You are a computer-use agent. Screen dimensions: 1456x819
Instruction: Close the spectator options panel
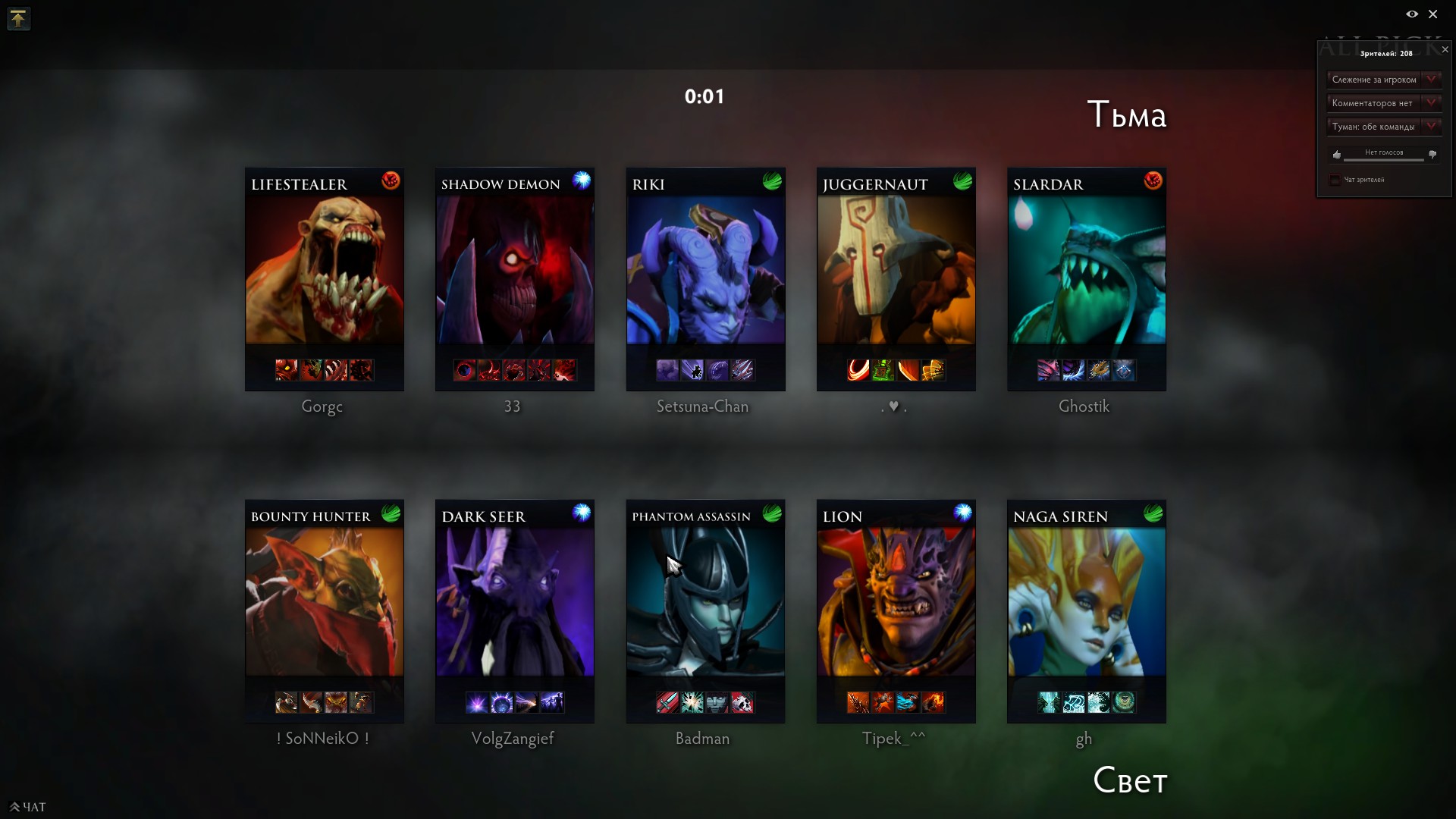1445,50
